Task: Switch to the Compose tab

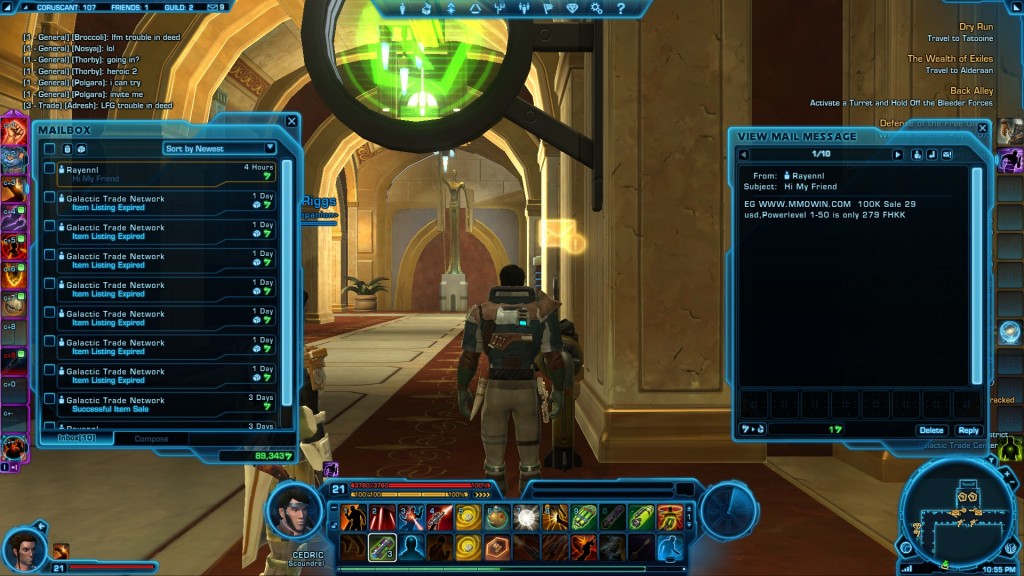Action: (152, 439)
